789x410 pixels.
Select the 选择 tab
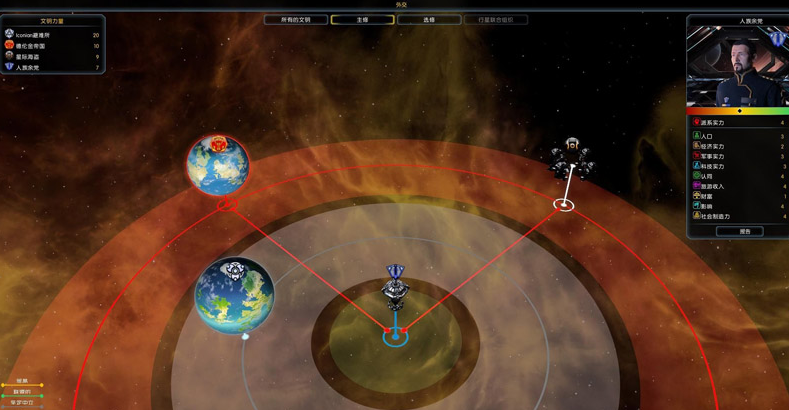429,20
